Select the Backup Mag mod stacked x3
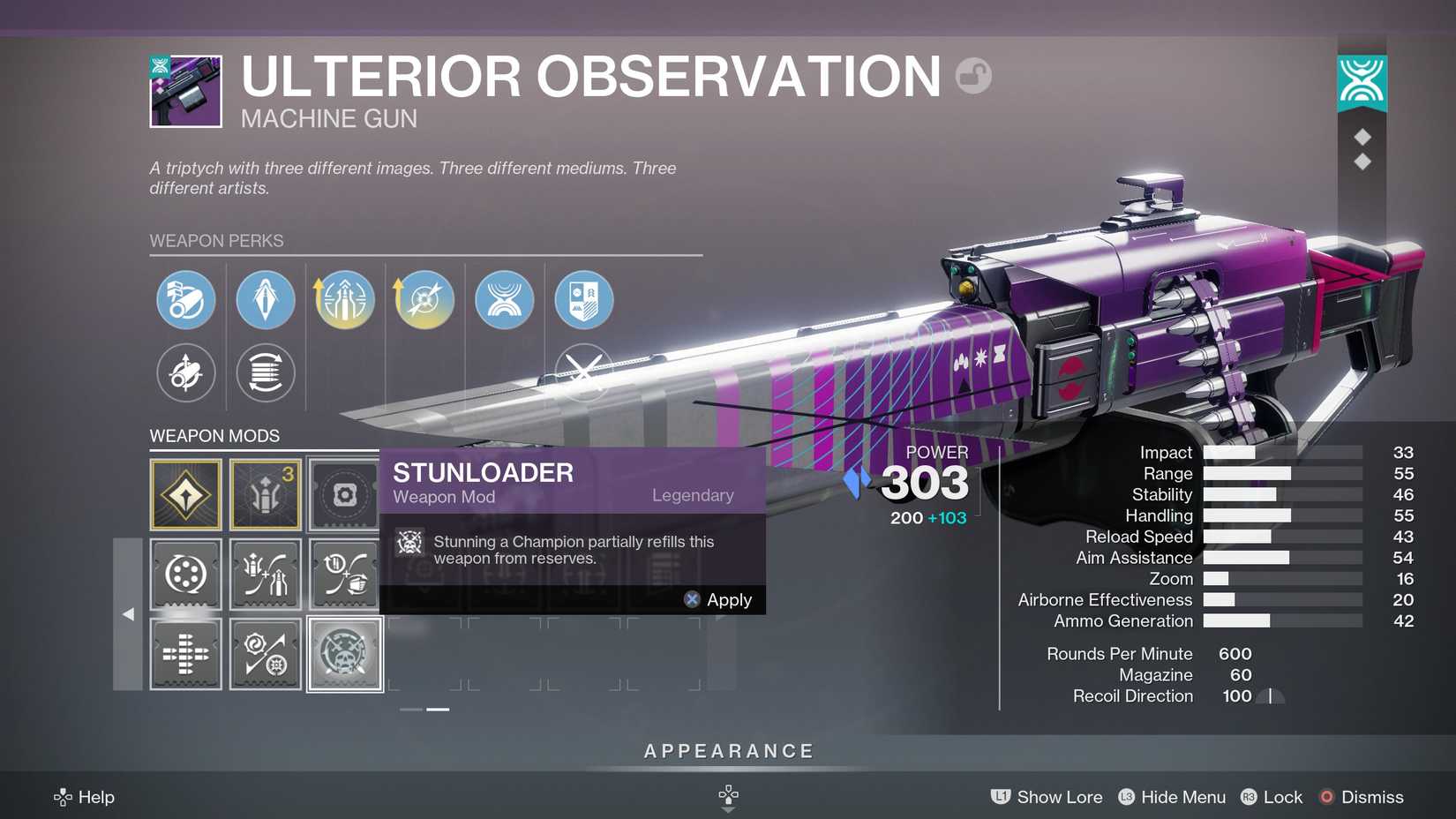The width and height of the screenshot is (1456, 819). tap(265, 494)
